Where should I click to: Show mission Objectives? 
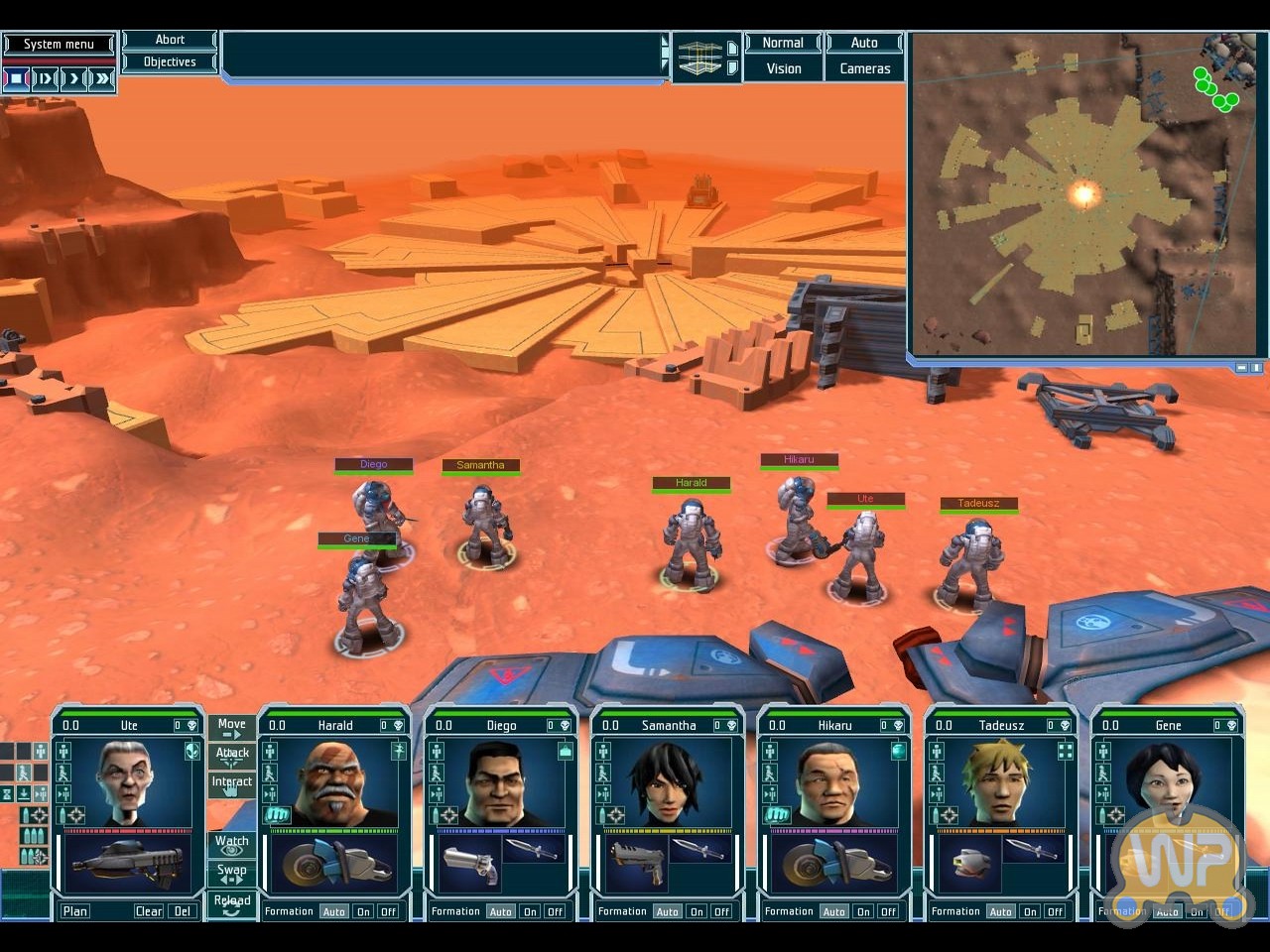[170, 61]
